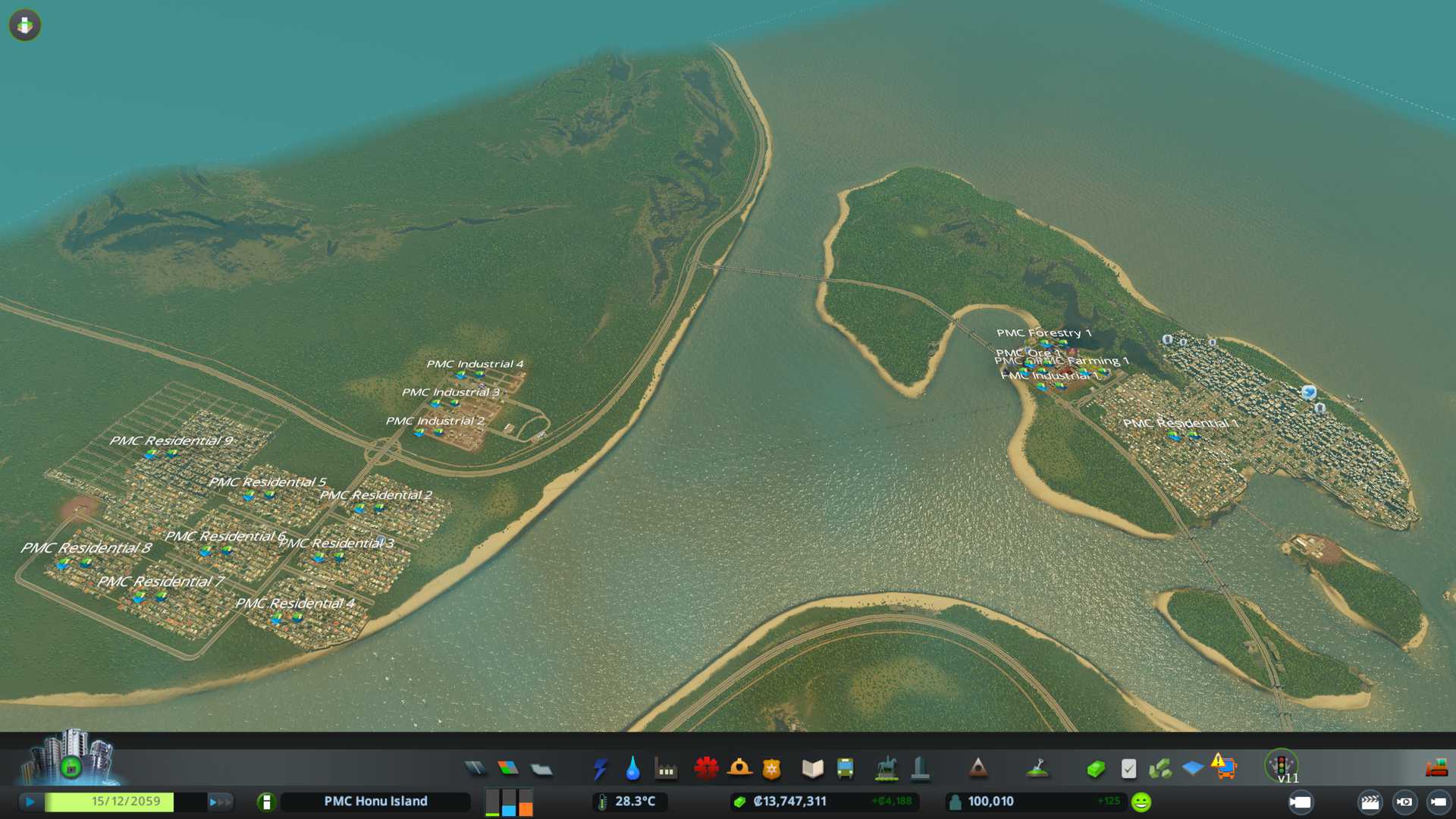Activate the bulldozer tool
Screen dimensions: 1456x819
coord(1436,768)
